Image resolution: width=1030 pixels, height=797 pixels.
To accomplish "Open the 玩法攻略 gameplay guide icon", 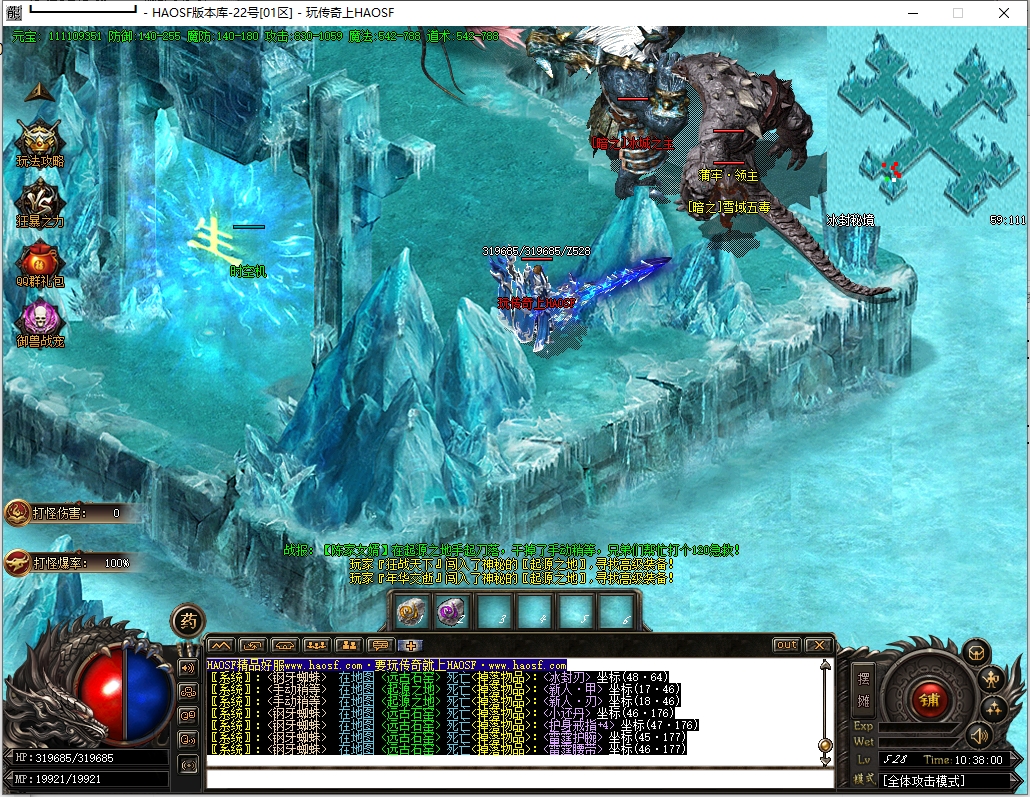I will pos(40,139).
